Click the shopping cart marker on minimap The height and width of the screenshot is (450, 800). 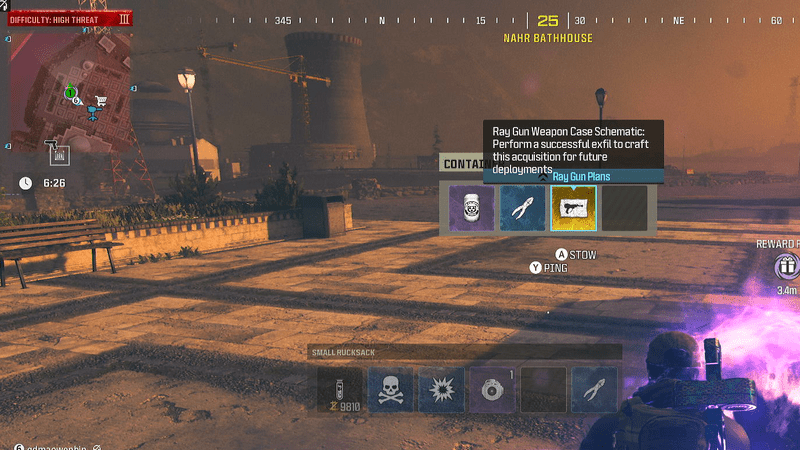pyautogui.click(x=99, y=100)
